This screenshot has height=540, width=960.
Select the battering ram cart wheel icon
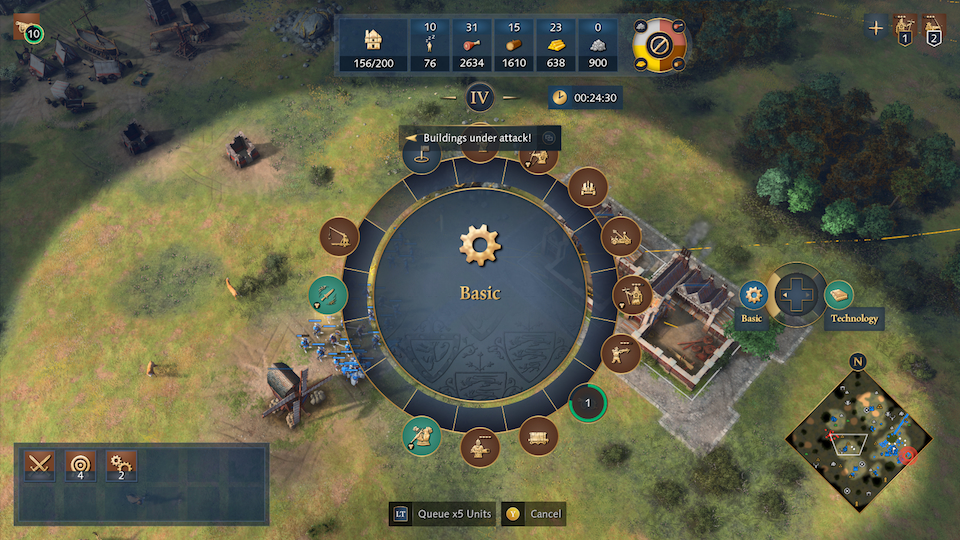point(539,435)
